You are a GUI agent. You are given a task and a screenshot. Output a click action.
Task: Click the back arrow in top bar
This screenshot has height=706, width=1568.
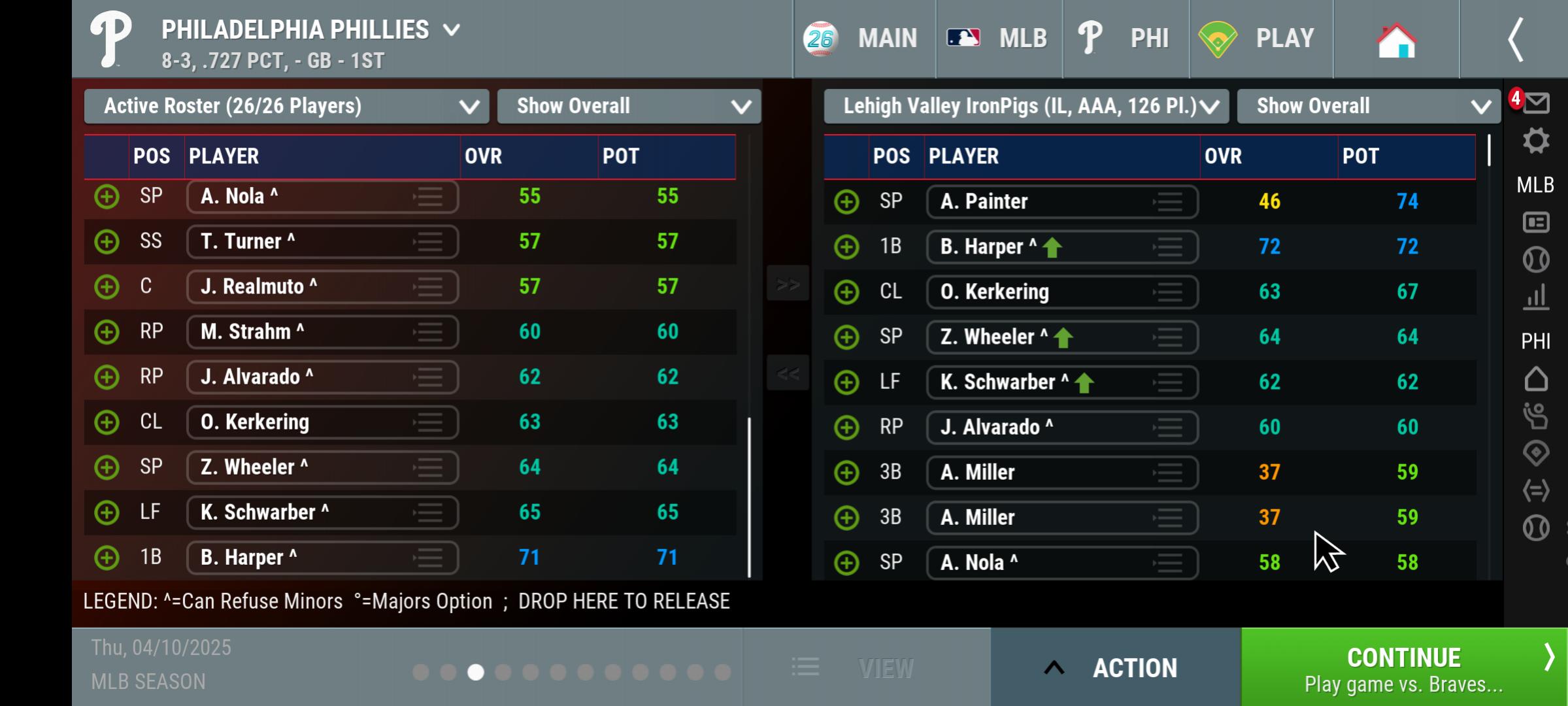(1516, 40)
